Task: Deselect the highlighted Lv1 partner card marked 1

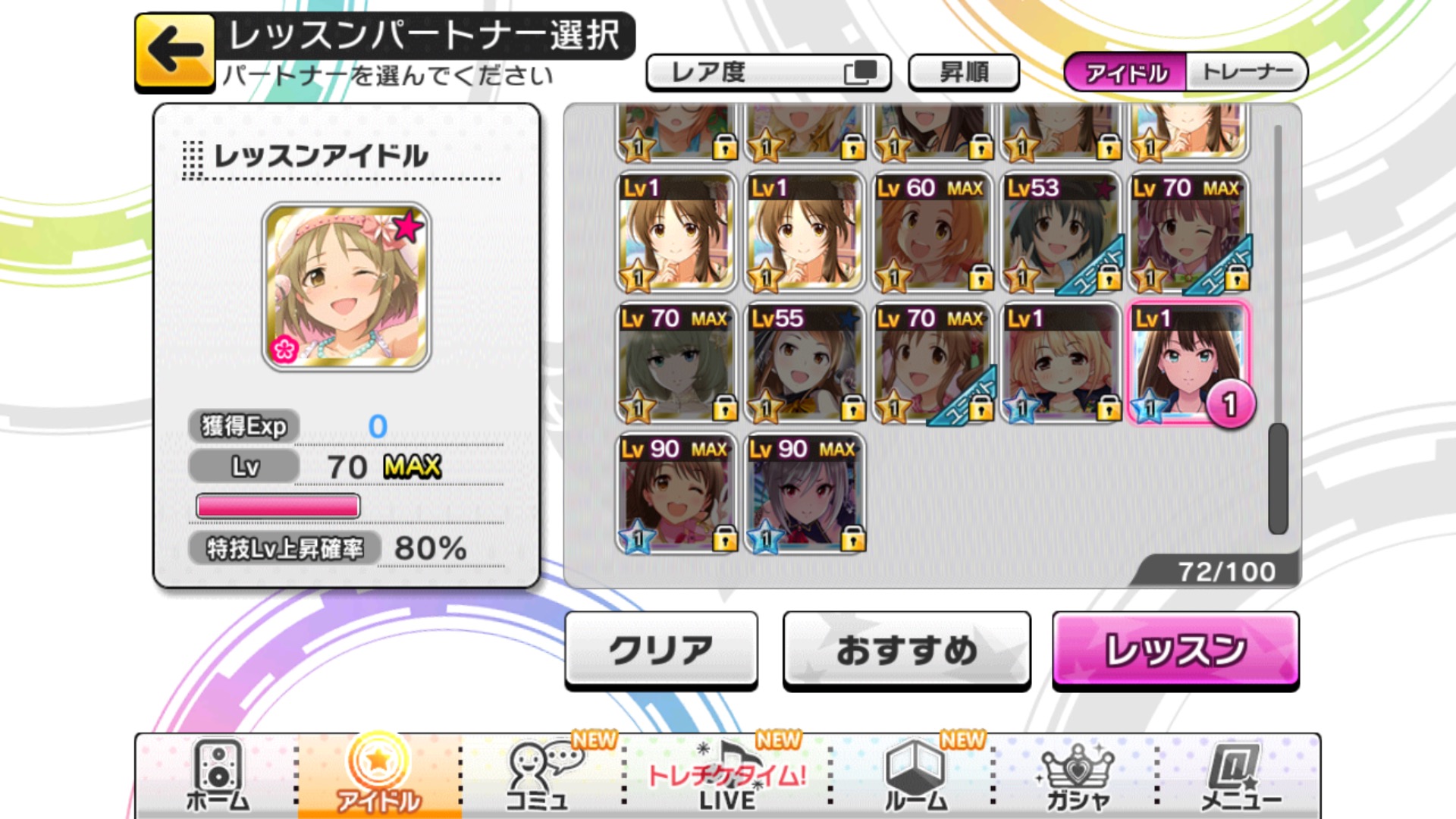Action: point(1188,362)
